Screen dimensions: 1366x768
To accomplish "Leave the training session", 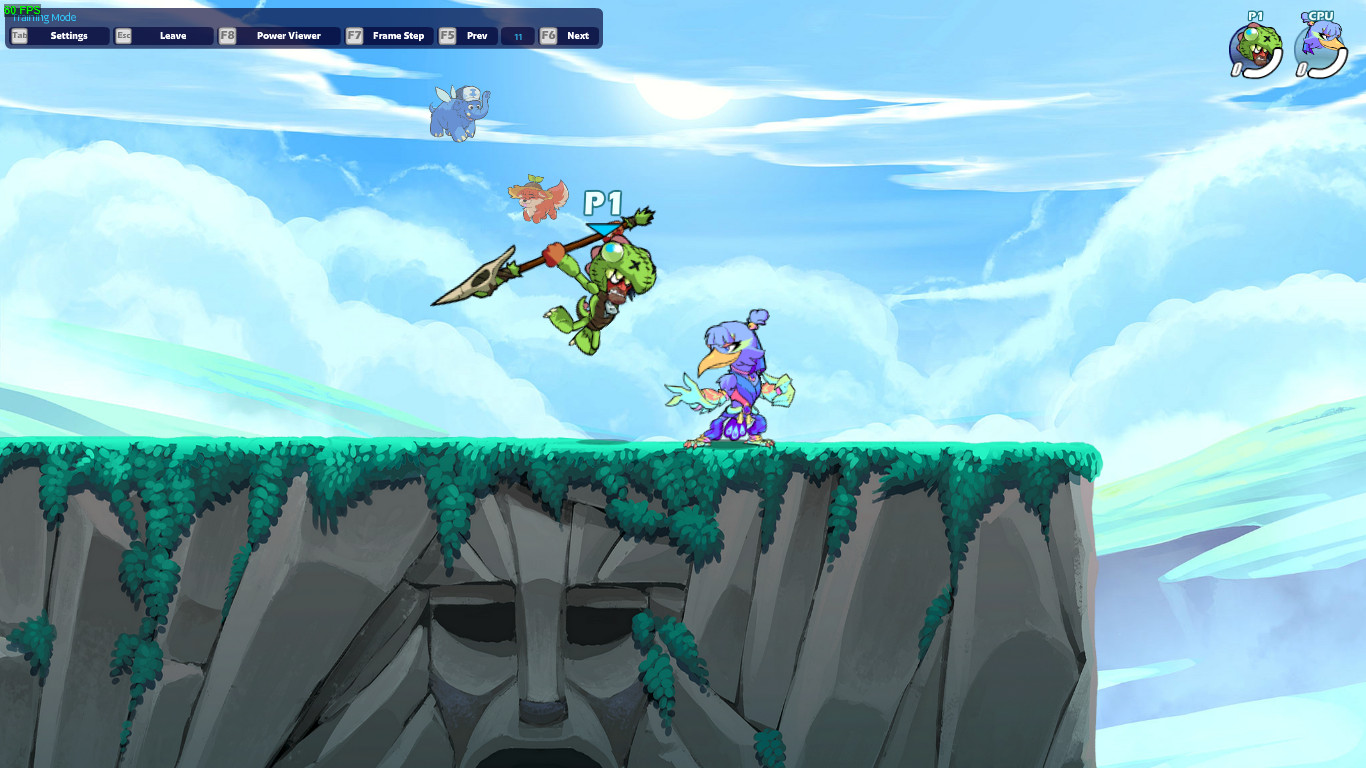I will pos(173,36).
